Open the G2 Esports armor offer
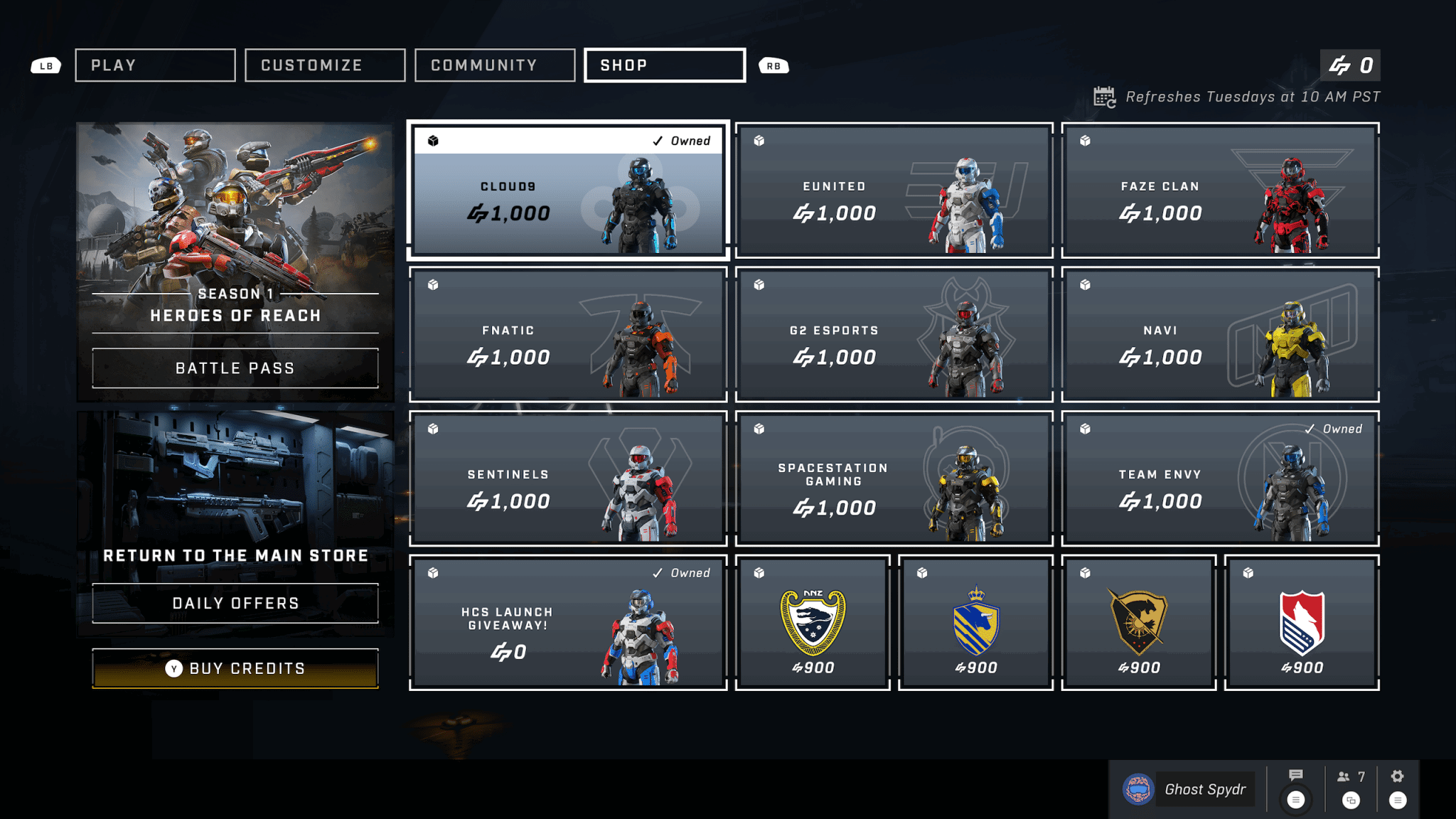 (x=894, y=335)
